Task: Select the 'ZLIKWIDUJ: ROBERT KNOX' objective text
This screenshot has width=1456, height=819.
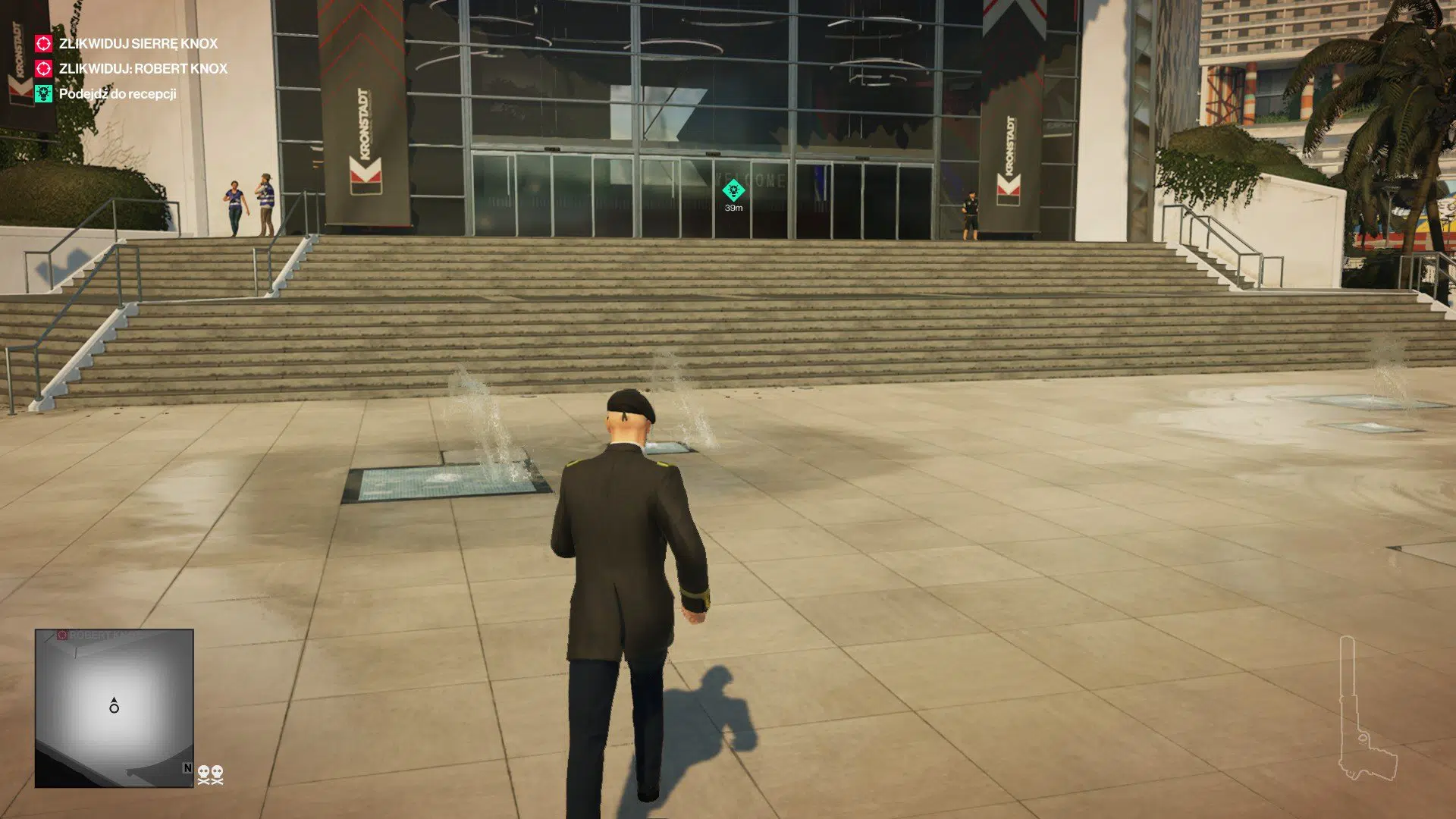Action: point(143,68)
